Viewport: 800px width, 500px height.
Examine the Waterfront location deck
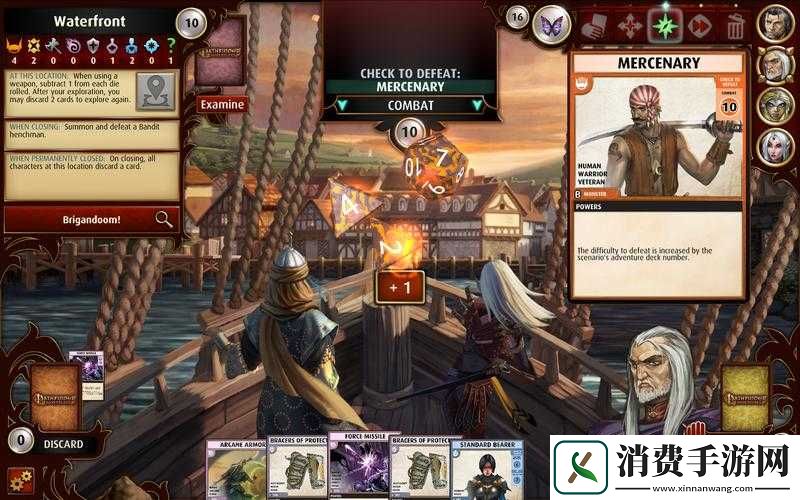coord(222,103)
